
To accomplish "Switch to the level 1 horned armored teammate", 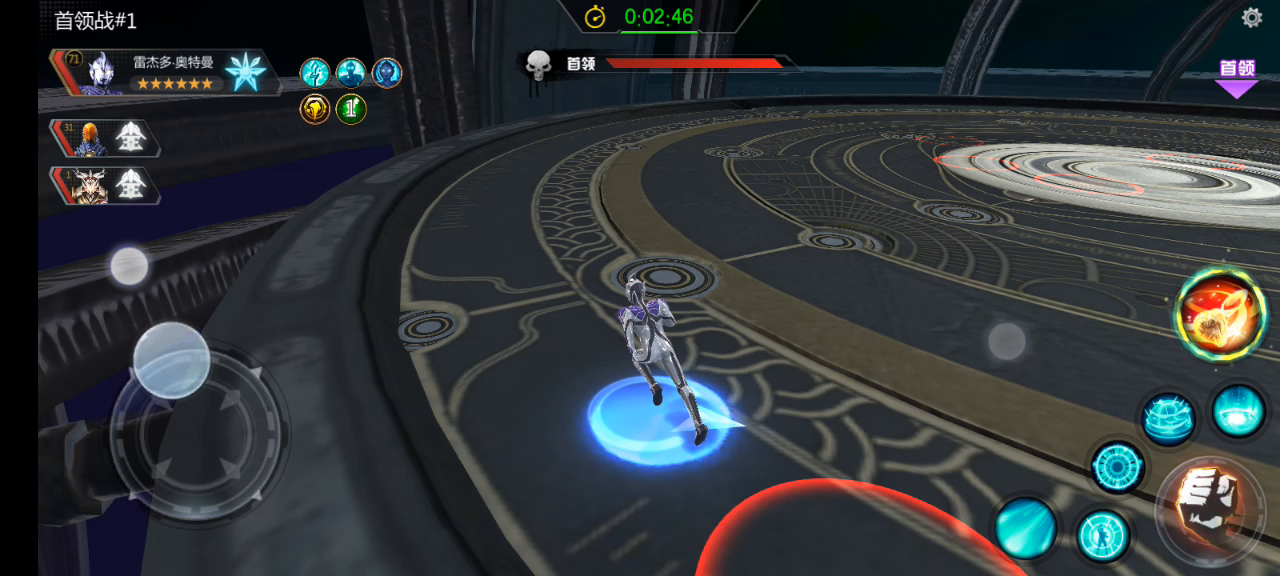I will (105, 185).
